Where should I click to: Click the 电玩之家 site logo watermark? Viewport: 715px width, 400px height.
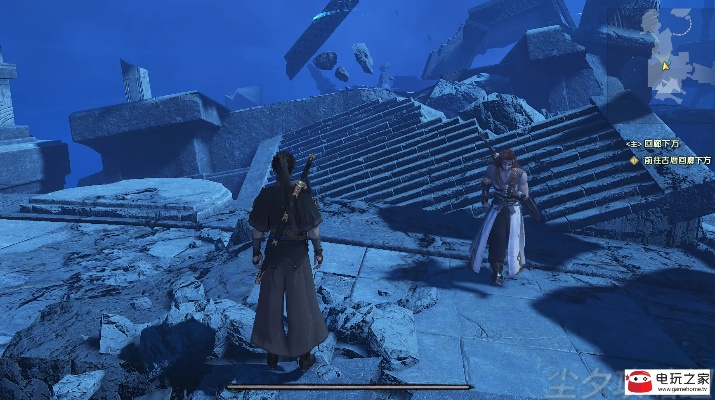pyautogui.click(x=668, y=381)
